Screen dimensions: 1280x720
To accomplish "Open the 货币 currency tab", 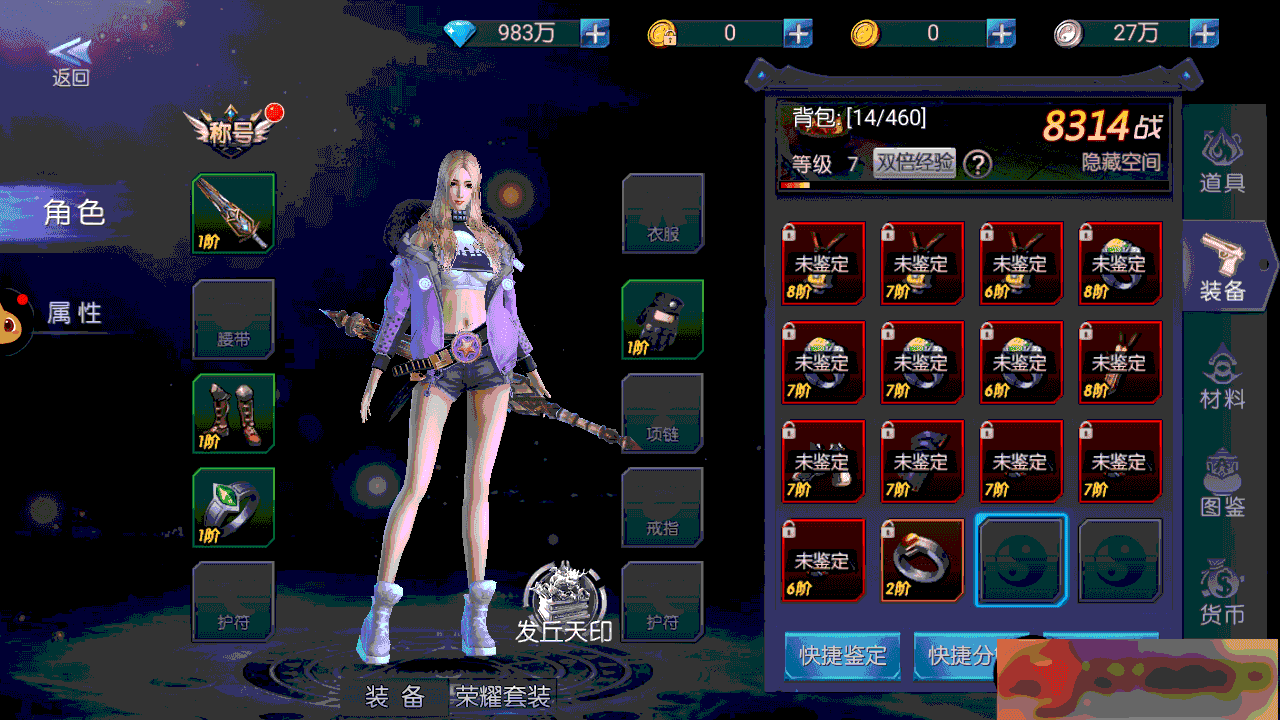I will pos(1222,592).
